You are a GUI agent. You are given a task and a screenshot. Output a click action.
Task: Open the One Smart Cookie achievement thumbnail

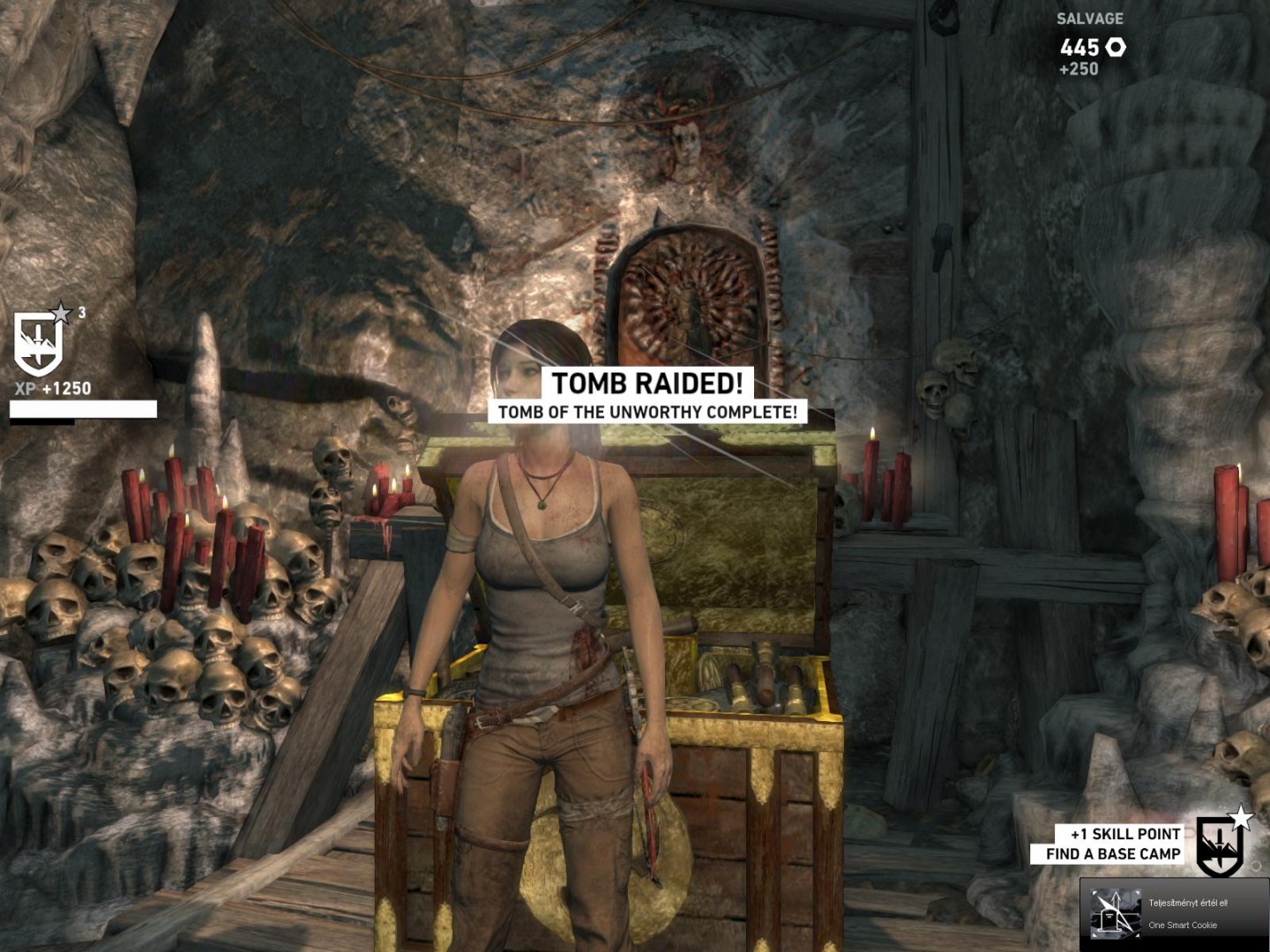1115,914
